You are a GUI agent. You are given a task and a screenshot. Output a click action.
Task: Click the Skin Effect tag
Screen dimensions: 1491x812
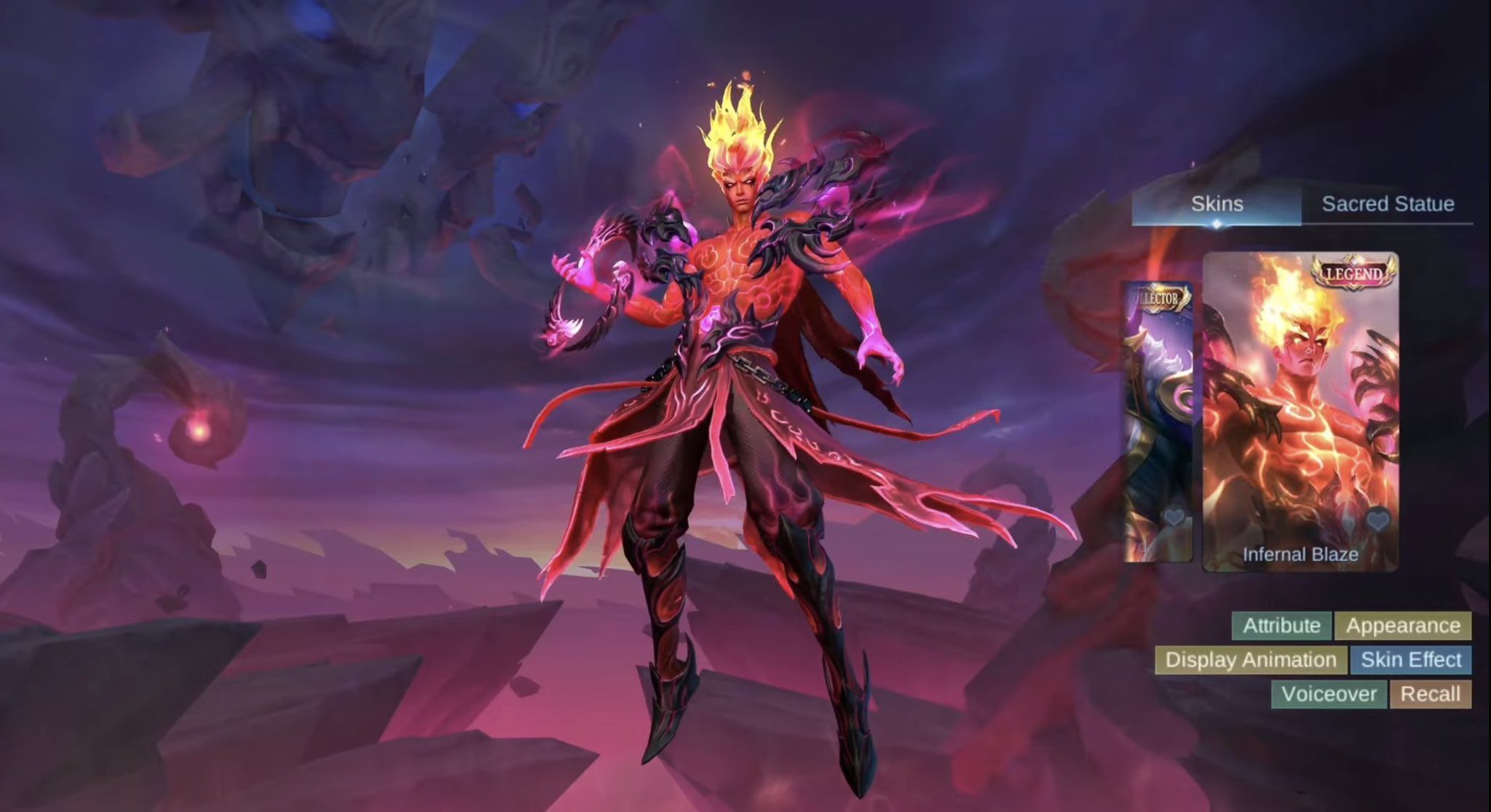(1411, 660)
